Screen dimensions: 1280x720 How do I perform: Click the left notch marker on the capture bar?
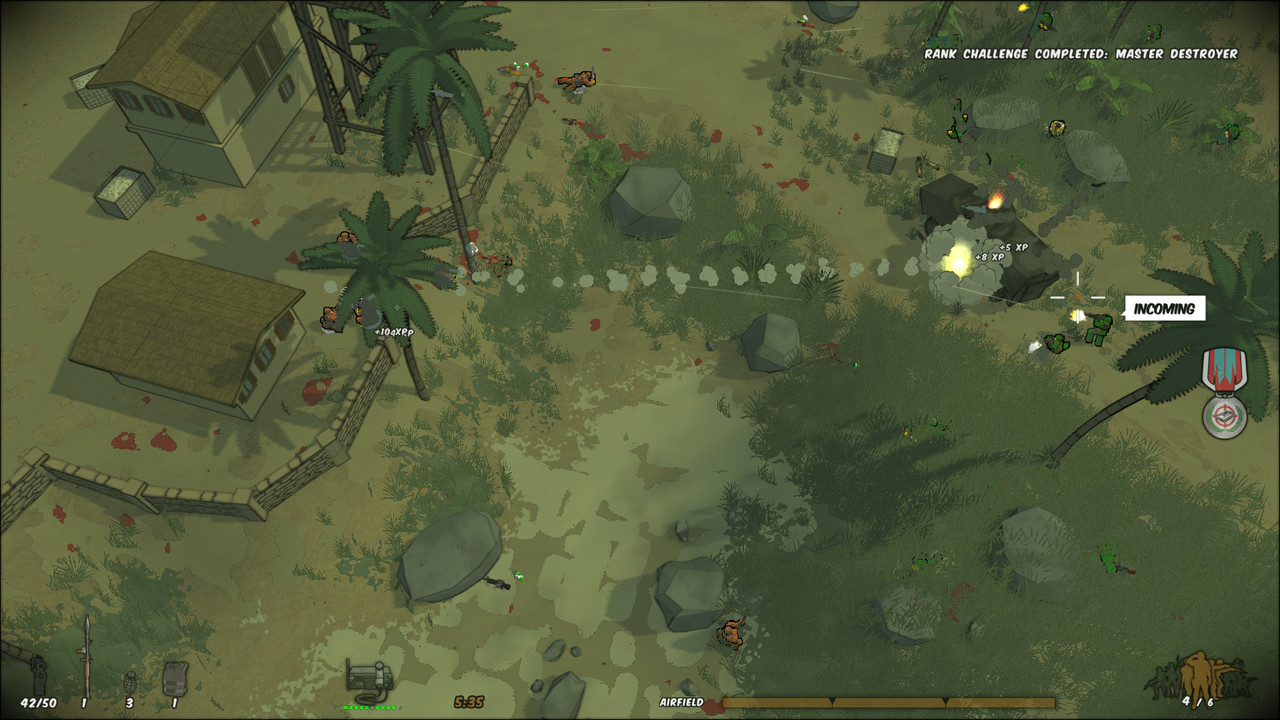pos(831,700)
